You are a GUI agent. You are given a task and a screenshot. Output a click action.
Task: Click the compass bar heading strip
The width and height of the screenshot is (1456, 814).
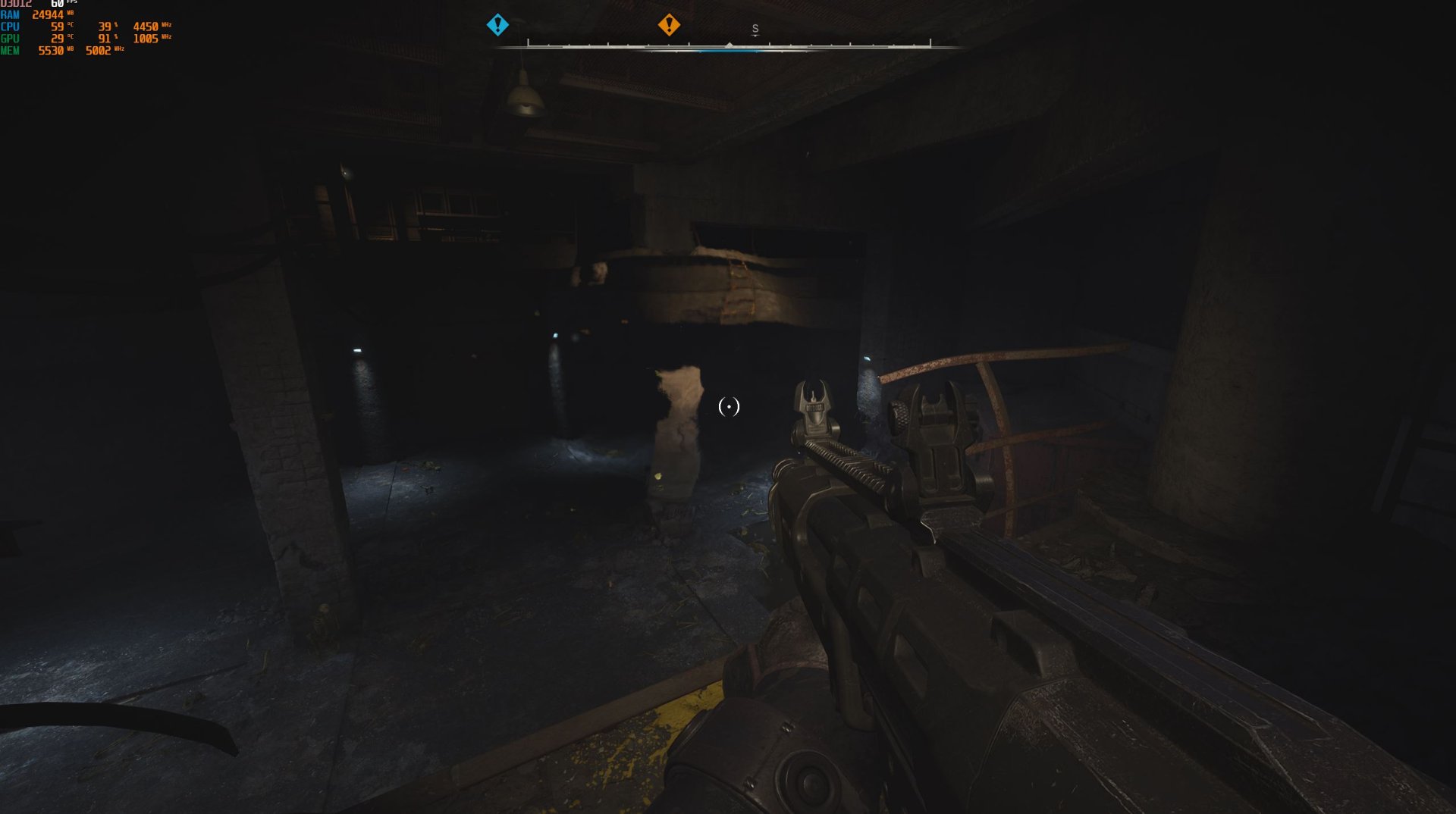tap(729, 45)
